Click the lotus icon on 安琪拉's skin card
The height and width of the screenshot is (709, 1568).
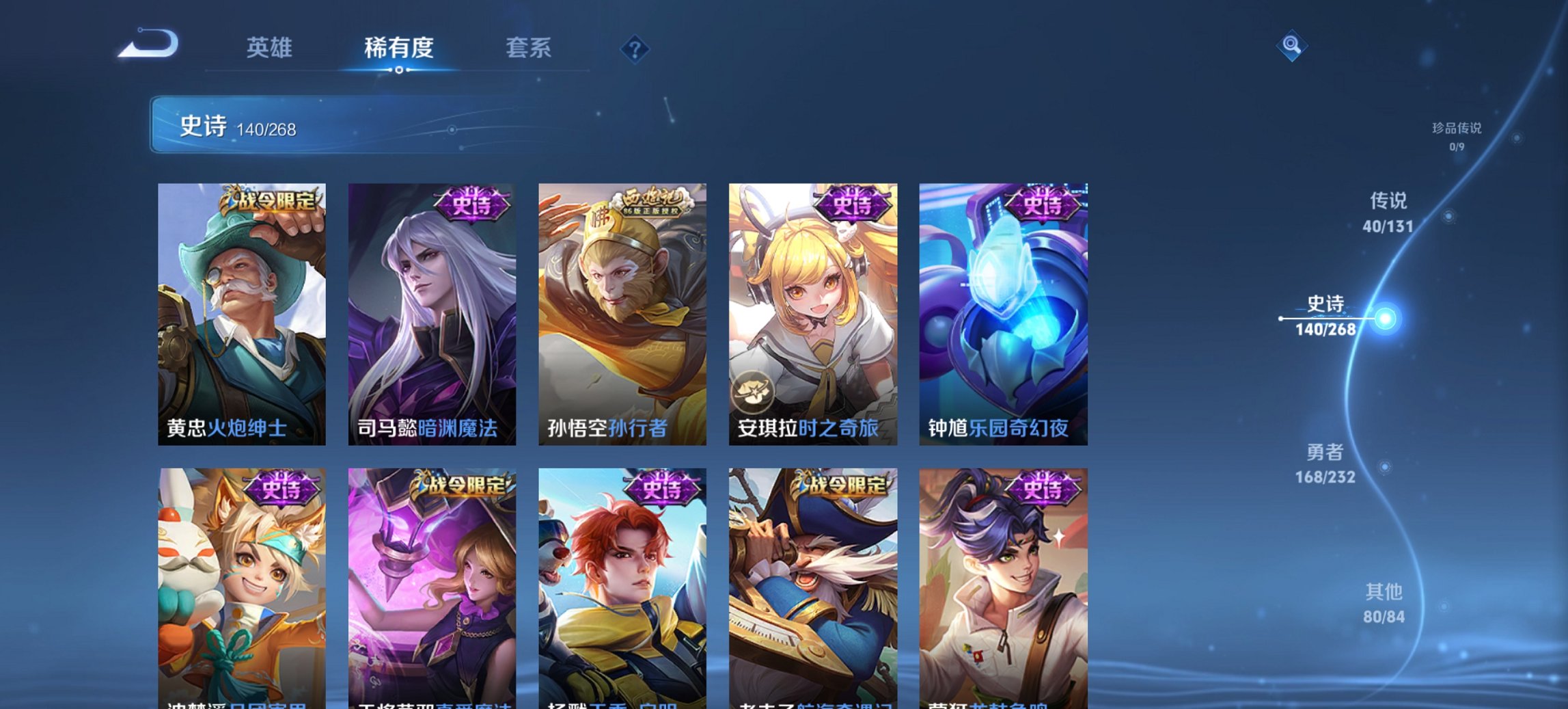click(x=752, y=392)
